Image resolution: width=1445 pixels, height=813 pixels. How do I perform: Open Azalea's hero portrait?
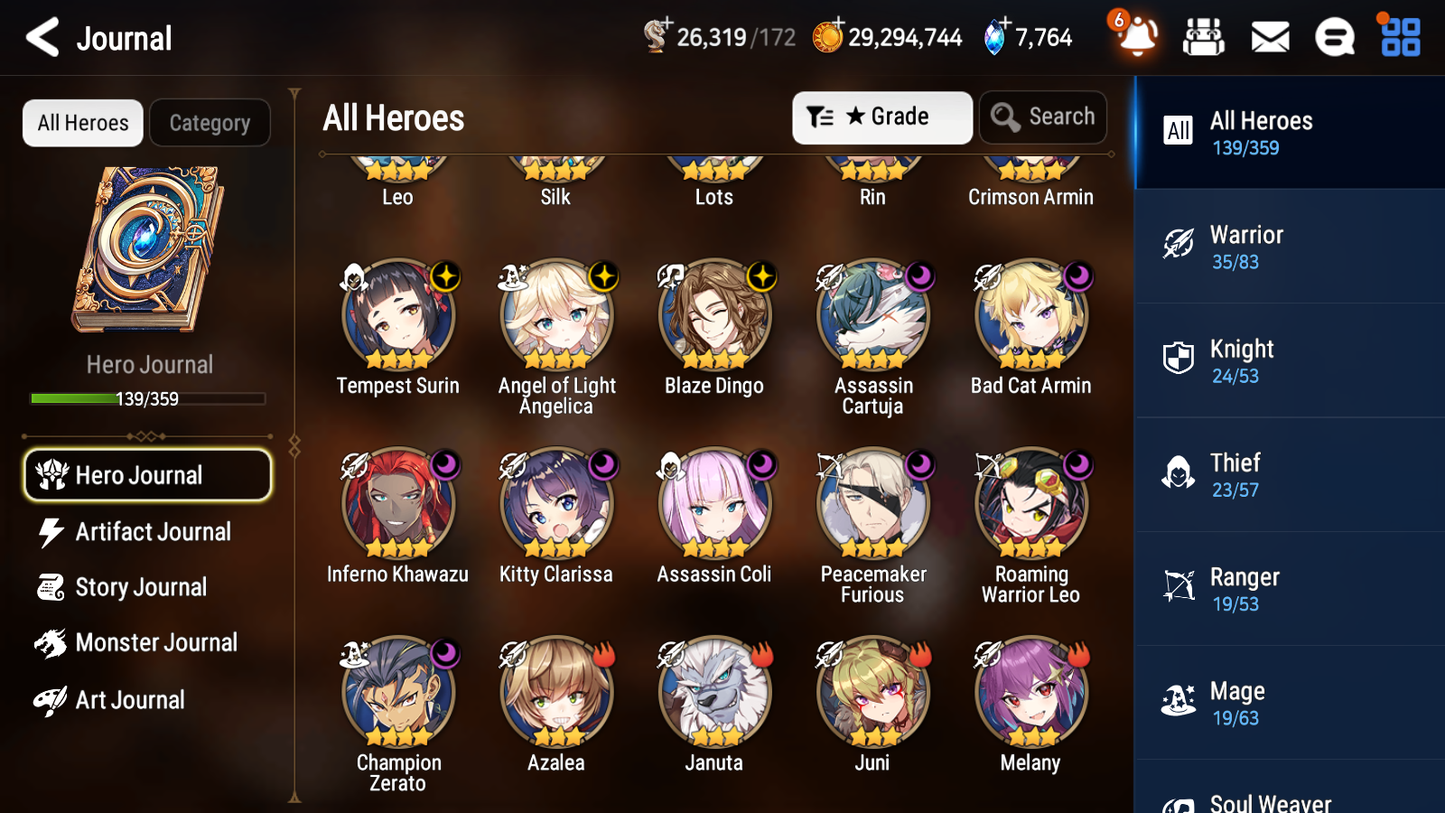pyautogui.click(x=556, y=692)
